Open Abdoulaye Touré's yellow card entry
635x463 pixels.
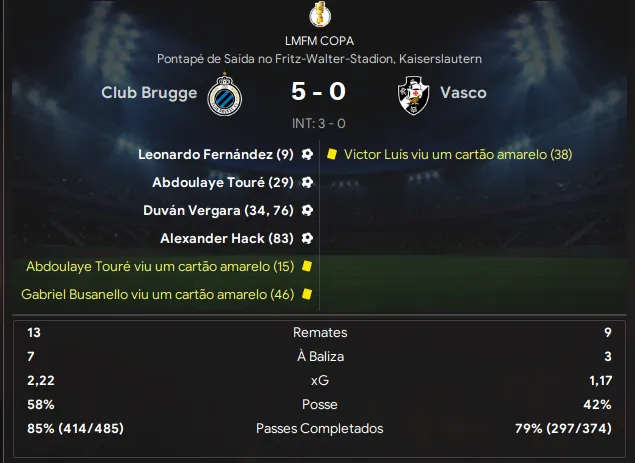pos(160,267)
